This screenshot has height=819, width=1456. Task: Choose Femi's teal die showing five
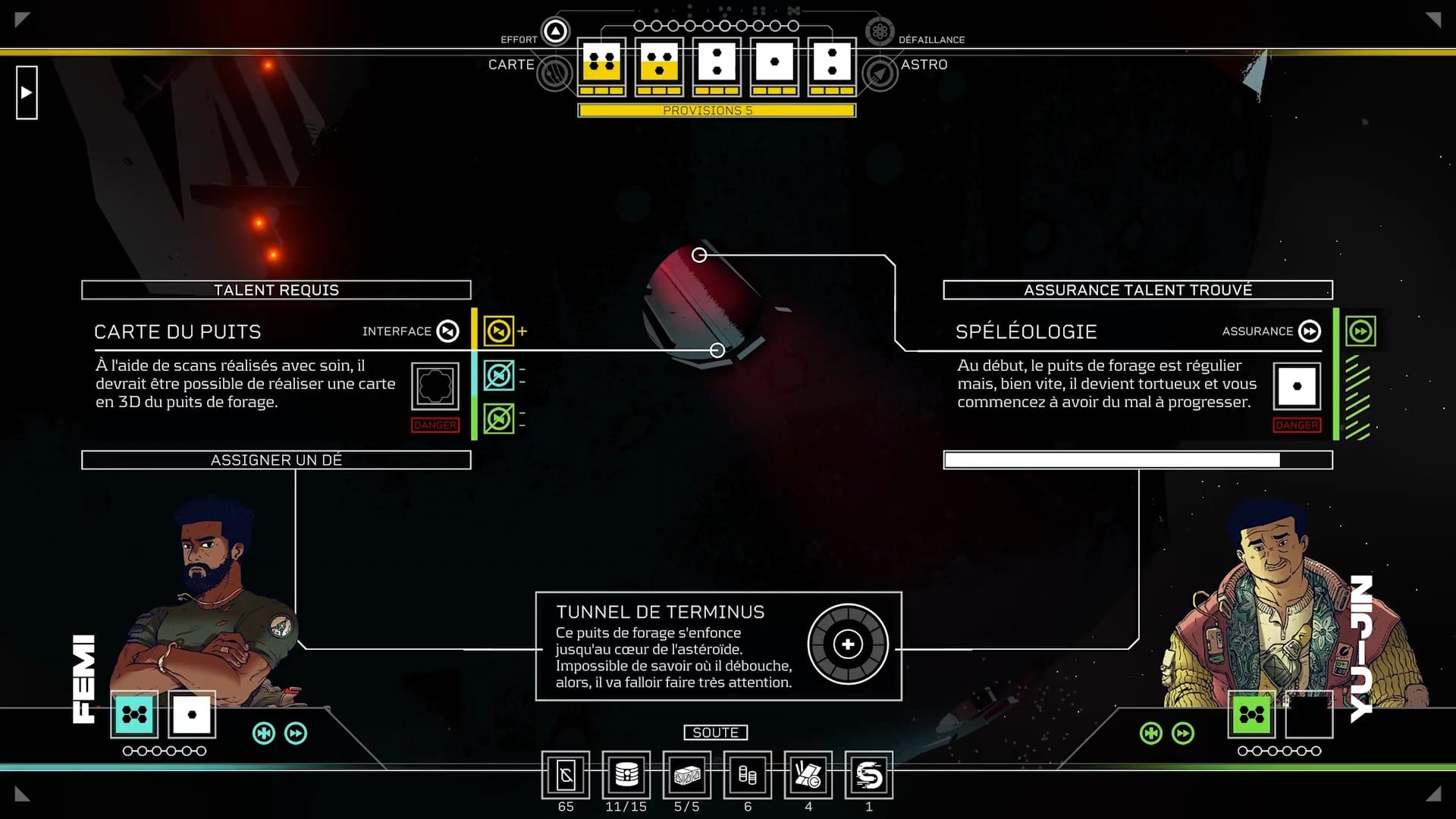(134, 714)
